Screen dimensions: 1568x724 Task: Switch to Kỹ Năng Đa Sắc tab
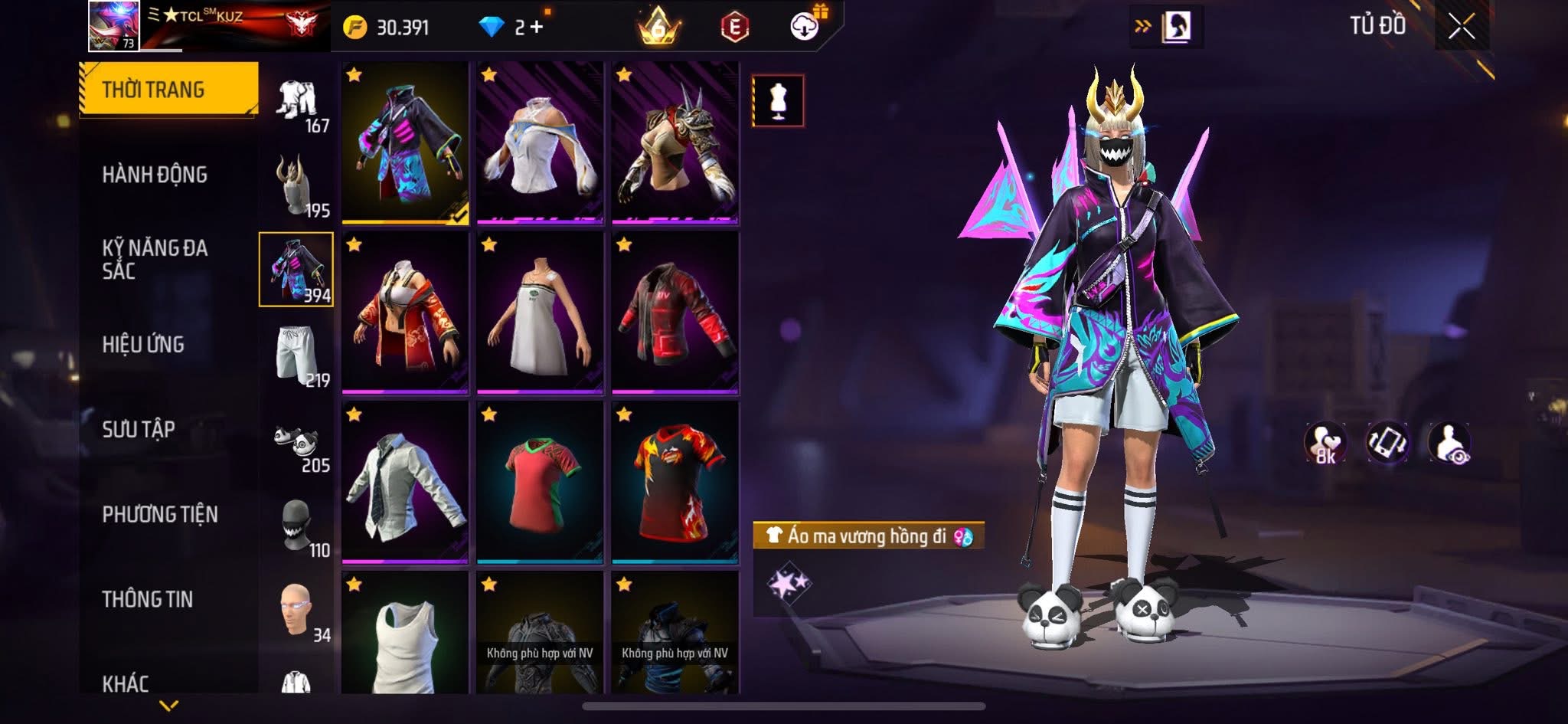[x=155, y=259]
